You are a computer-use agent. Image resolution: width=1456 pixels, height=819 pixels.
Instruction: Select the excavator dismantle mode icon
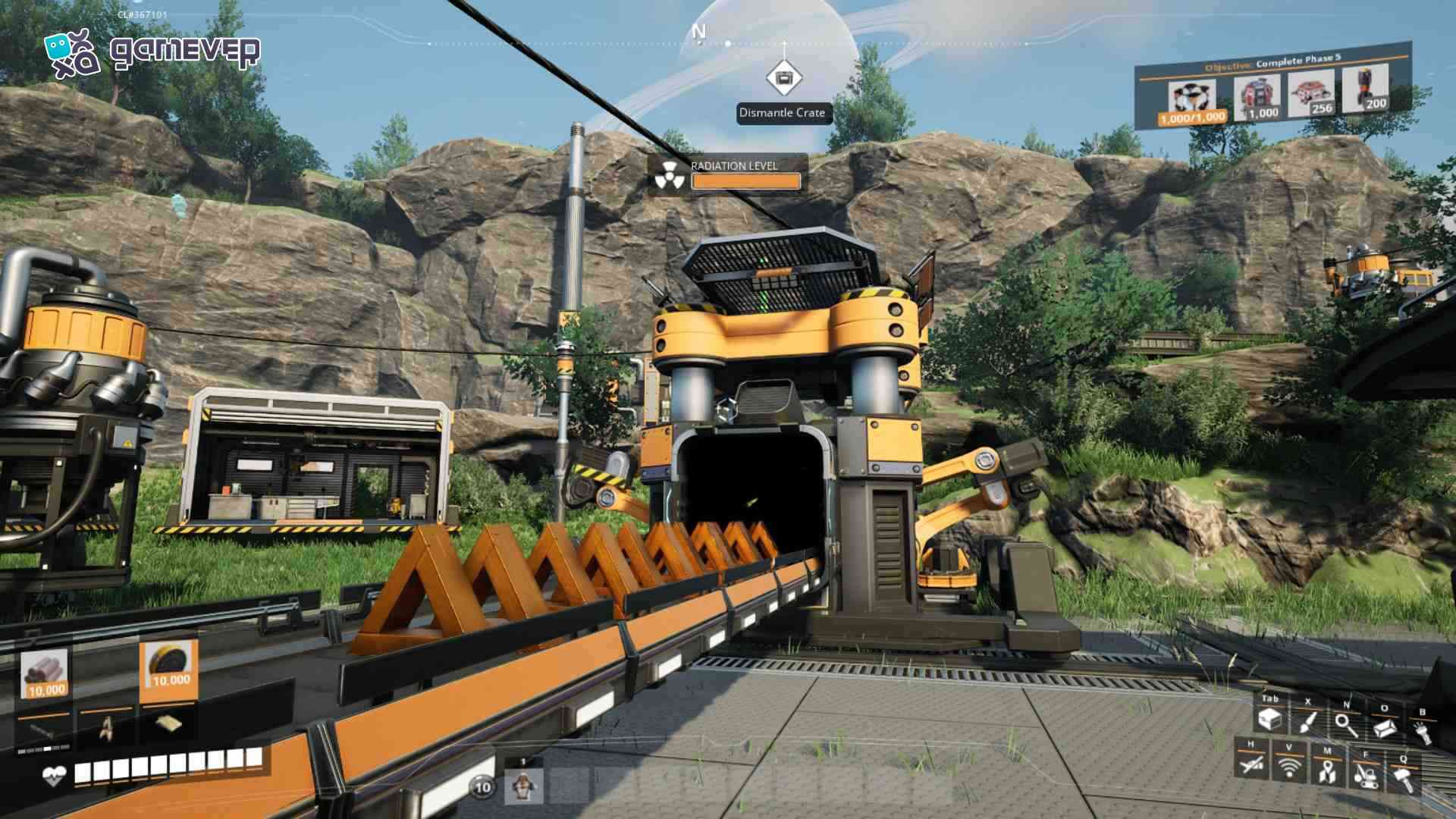(1365, 775)
